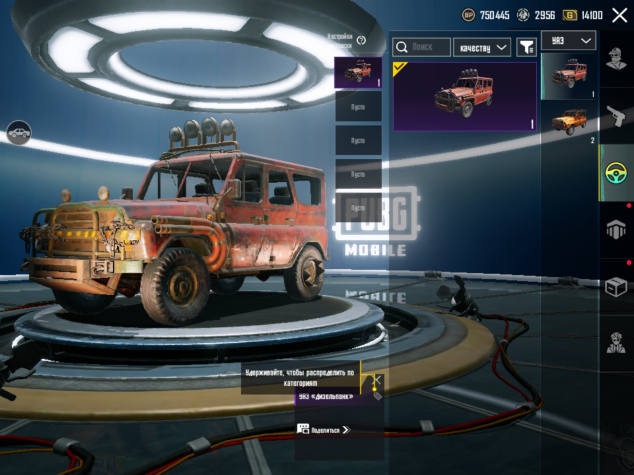Click the tag icon beside the skin name
Viewport: 634px width, 475px height.
[377, 396]
